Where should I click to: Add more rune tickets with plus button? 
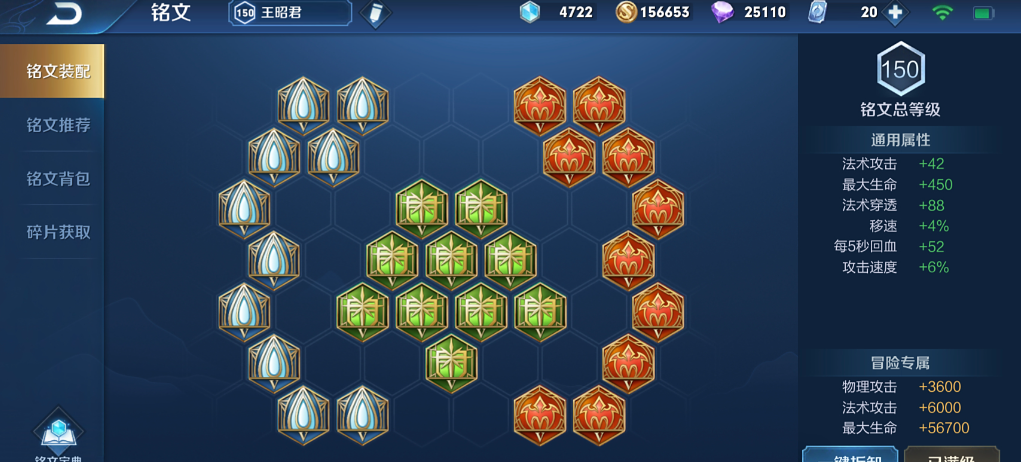[x=895, y=13]
